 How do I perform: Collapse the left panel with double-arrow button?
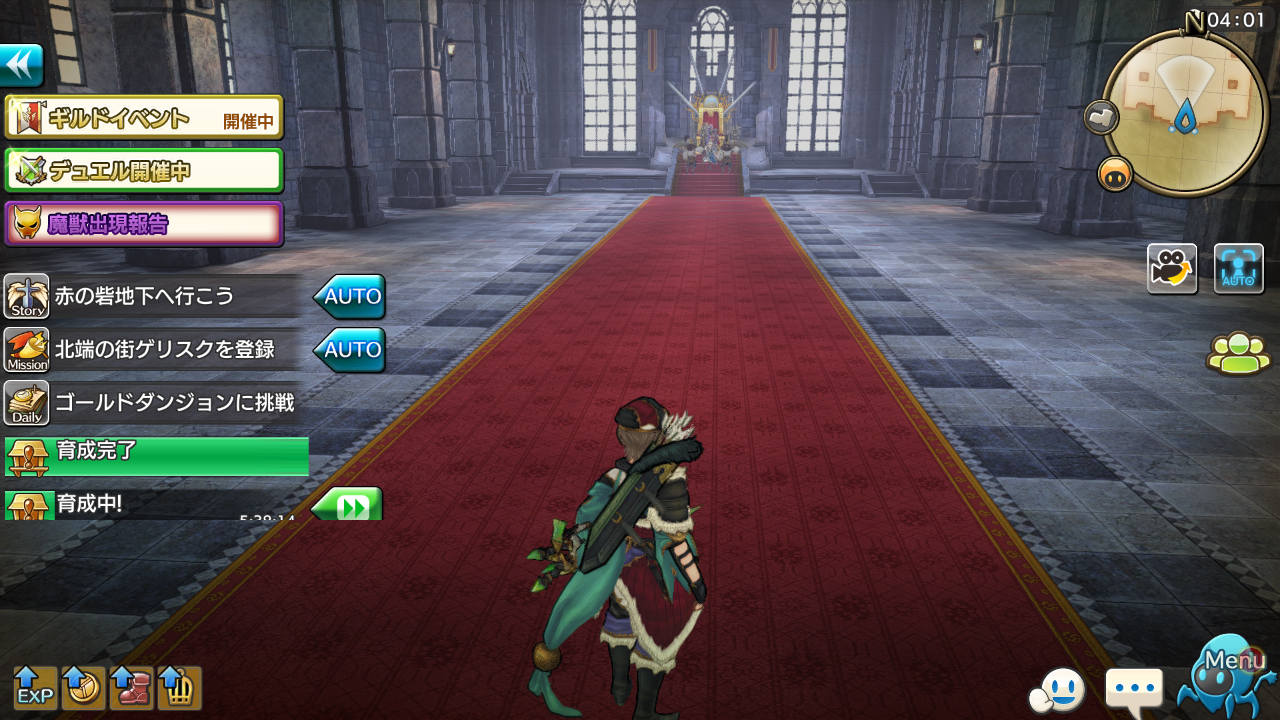click(21, 66)
